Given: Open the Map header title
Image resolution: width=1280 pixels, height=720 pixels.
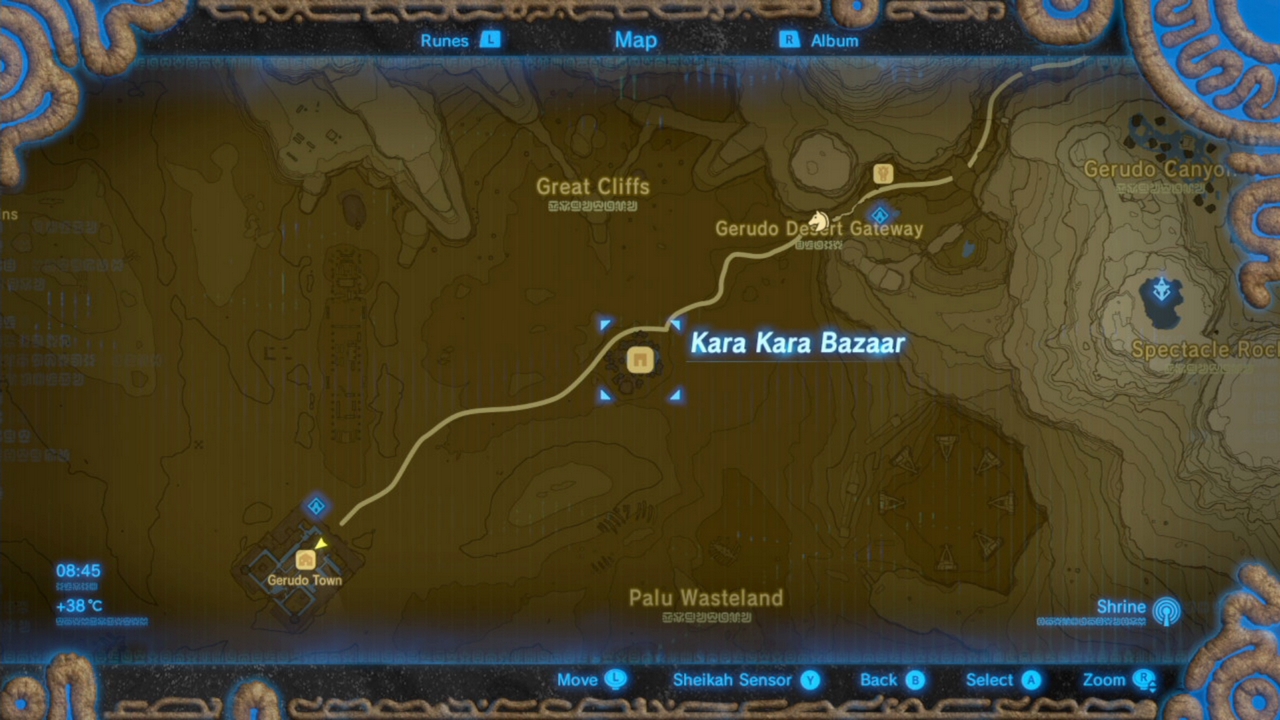Looking at the screenshot, I should (636, 40).
